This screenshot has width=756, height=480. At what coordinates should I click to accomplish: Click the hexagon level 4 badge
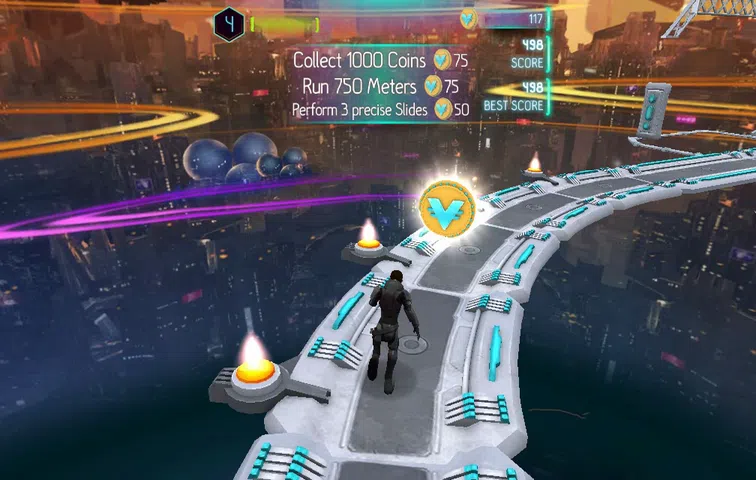click(229, 22)
